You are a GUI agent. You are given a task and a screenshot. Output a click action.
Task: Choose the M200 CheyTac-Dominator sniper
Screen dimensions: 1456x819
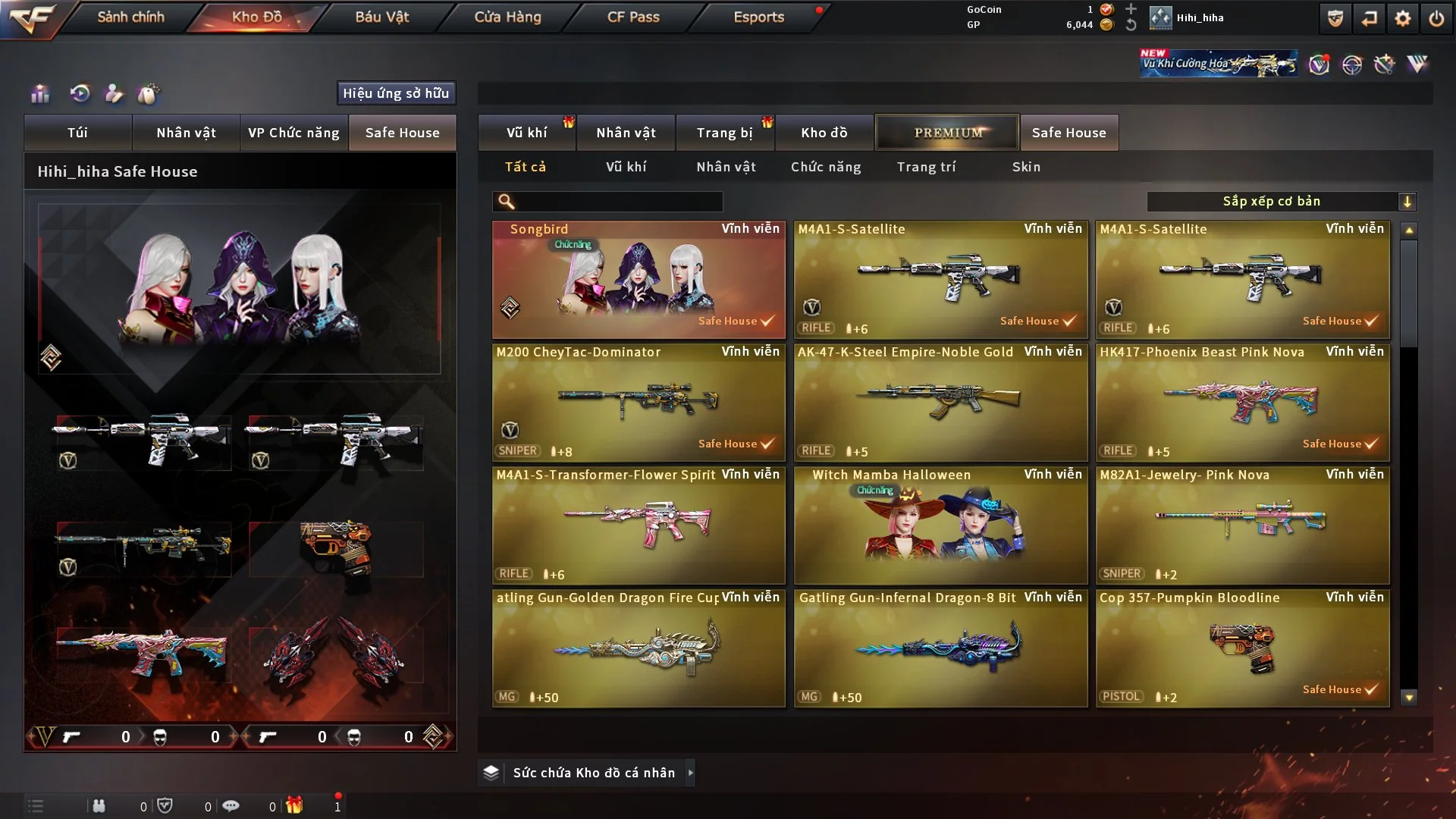[639, 402]
